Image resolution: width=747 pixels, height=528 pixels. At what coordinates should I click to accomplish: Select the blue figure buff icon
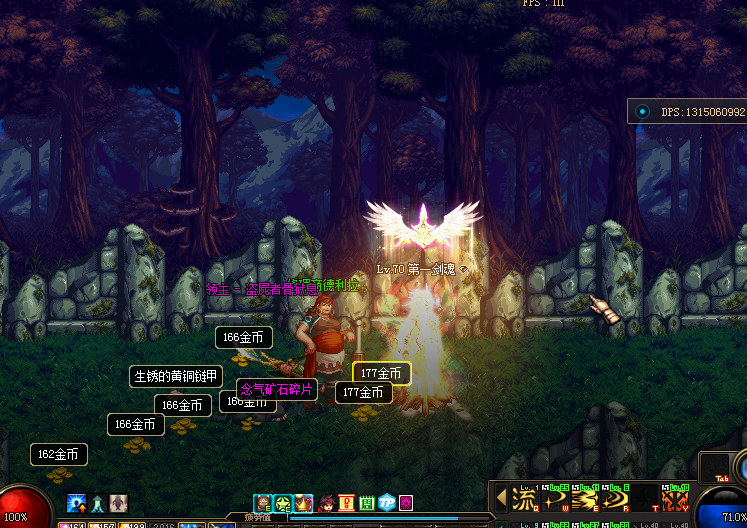(97, 502)
